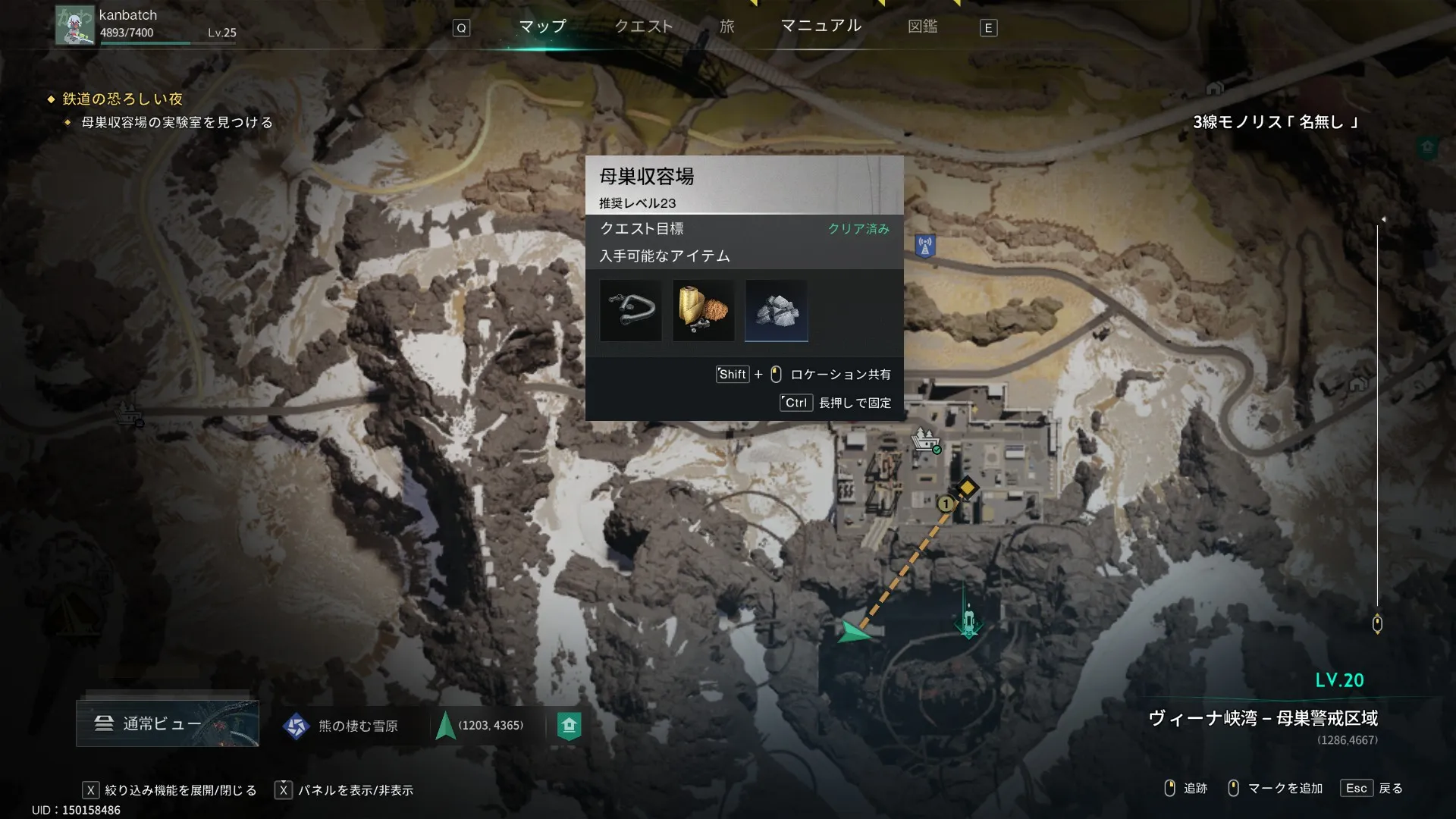Screen dimensions: 1456x819
Task: Switch to the 図鑑 tab
Action: (x=922, y=27)
